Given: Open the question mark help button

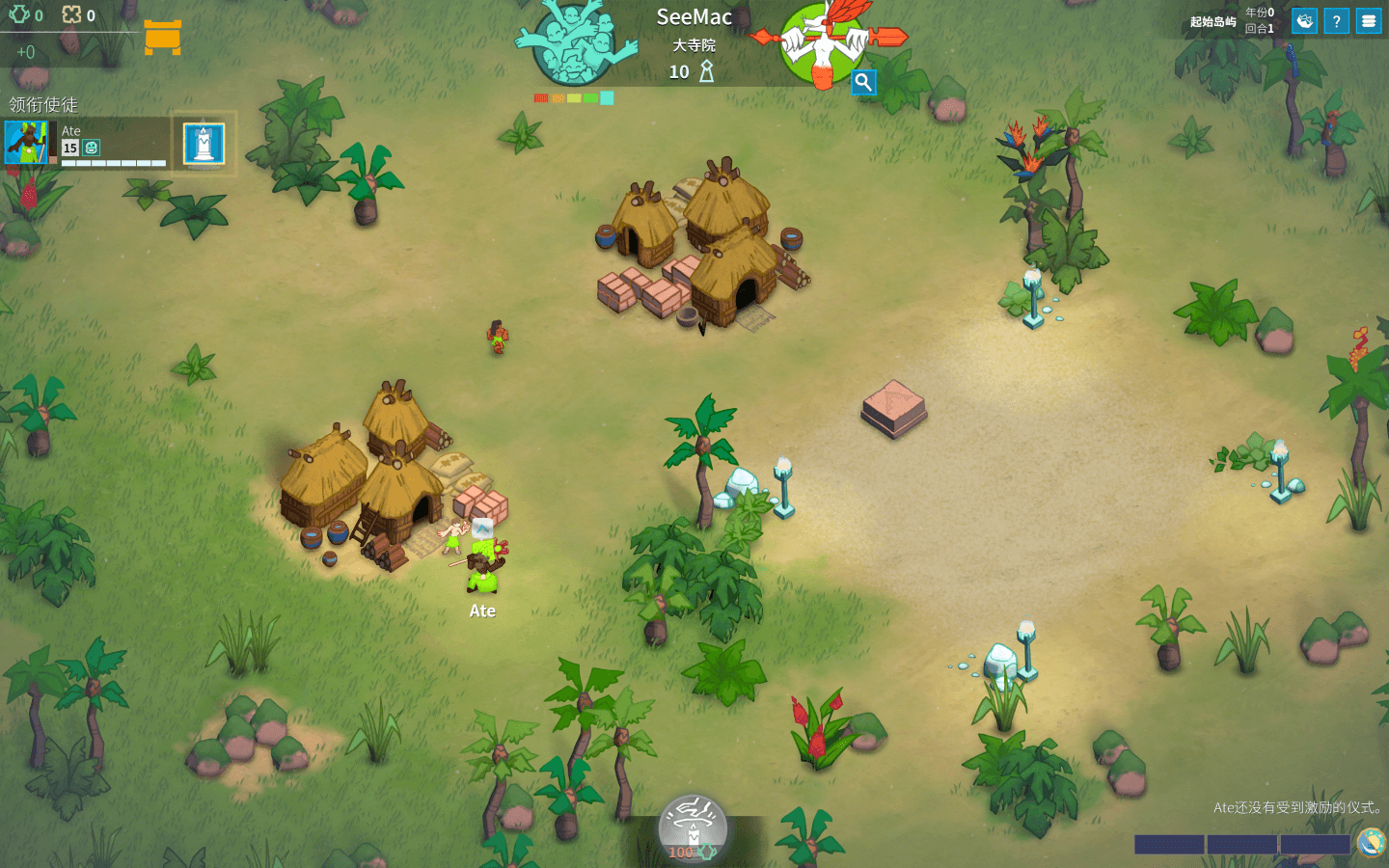Looking at the screenshot, I should tap(1336, 21).
